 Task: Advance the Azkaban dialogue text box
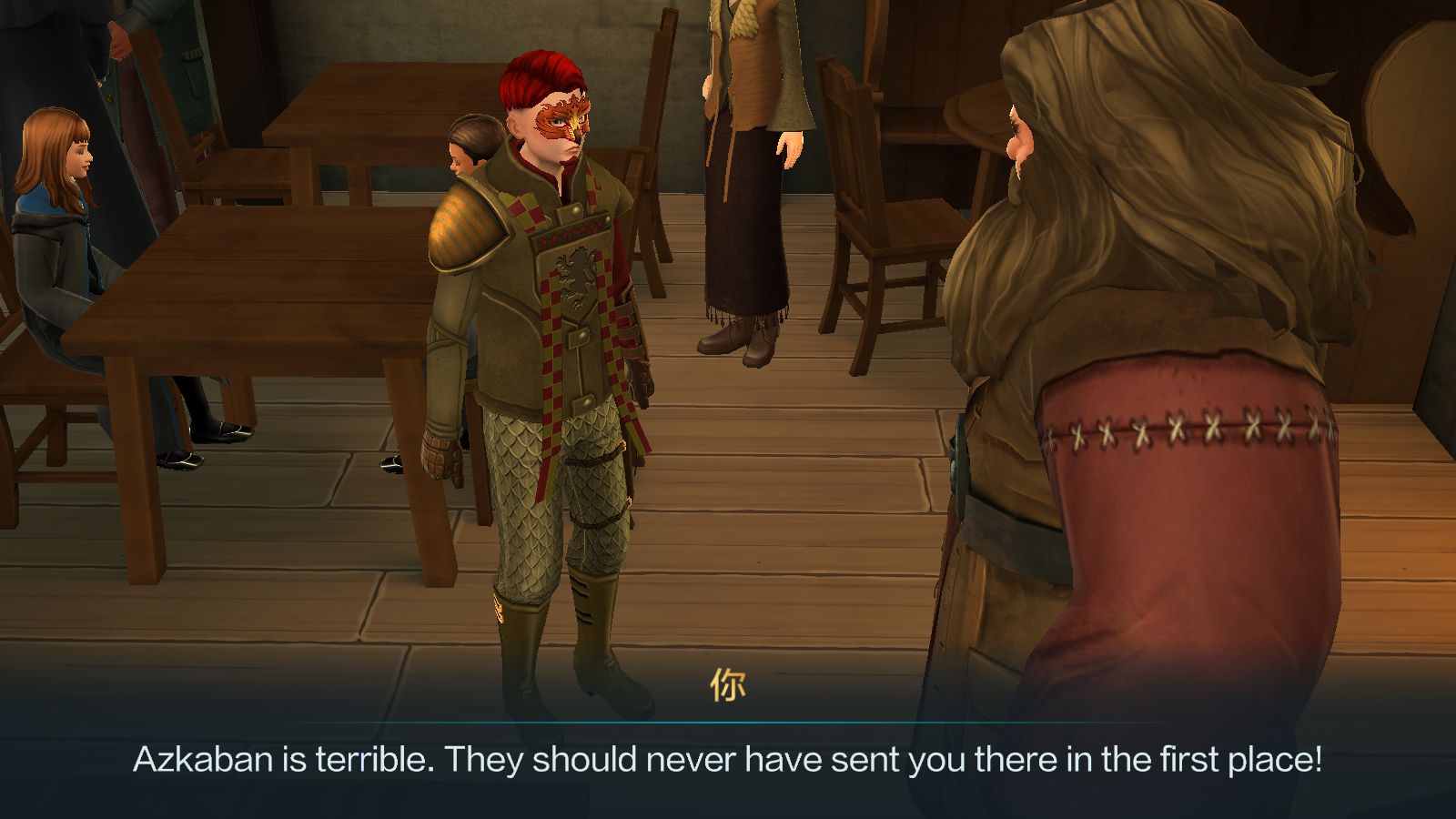[728, 759]
